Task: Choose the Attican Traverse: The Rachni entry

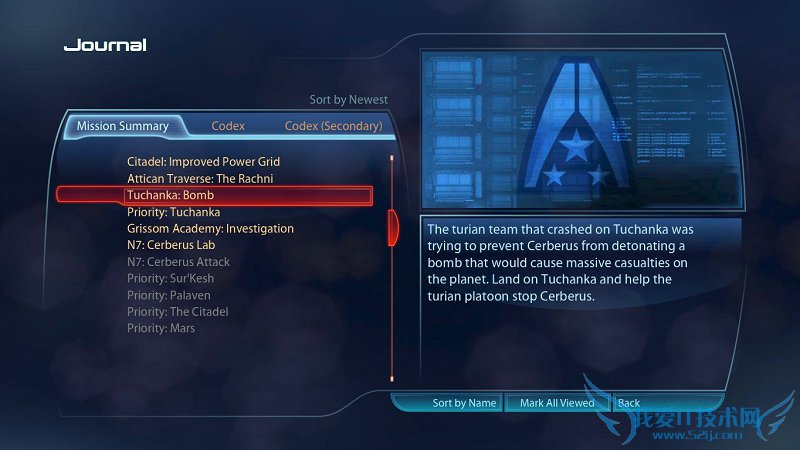Action: point(200,178)
